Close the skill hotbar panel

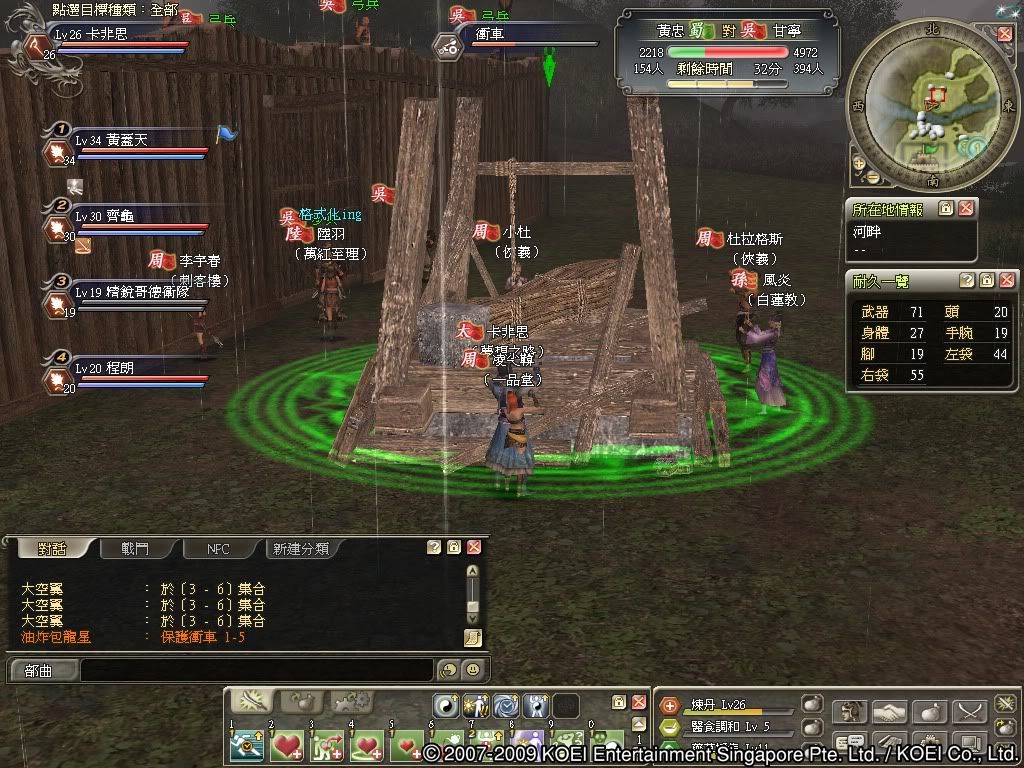tap(638, 703)
